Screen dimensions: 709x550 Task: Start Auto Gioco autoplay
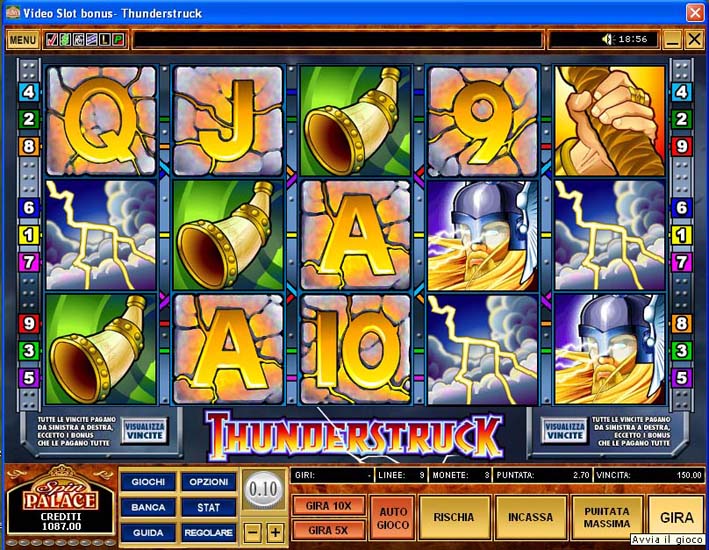point(392,518)
